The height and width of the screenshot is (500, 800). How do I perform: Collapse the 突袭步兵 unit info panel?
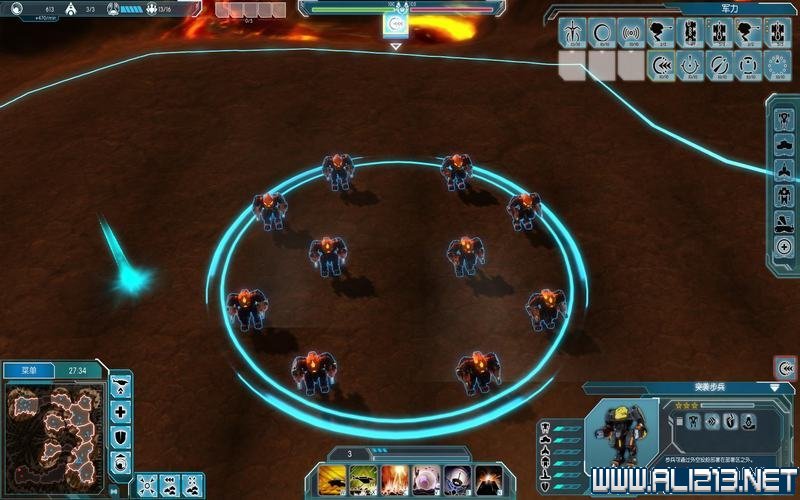tap(775, 387)
